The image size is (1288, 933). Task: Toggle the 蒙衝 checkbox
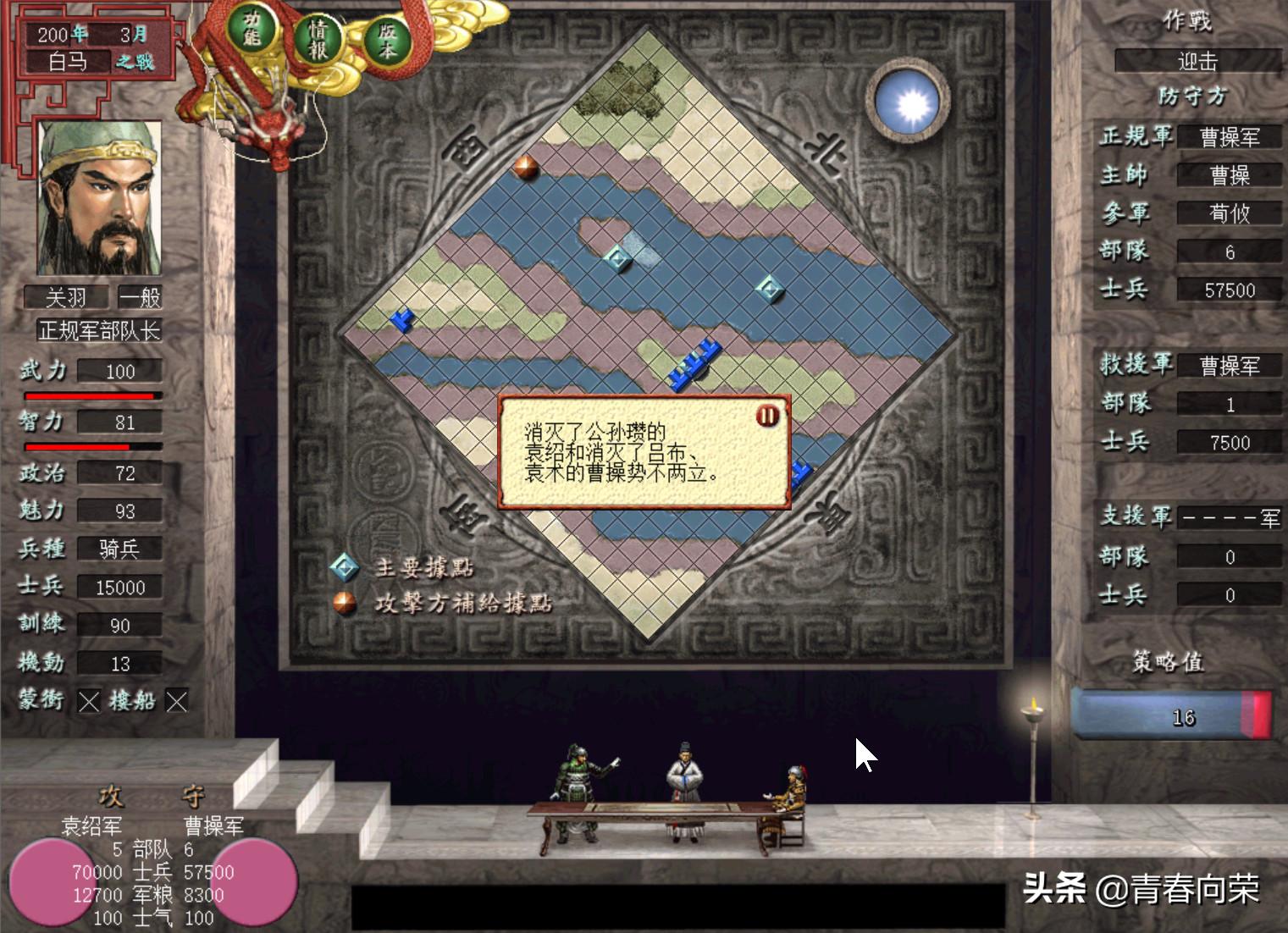tap(88, 702)
